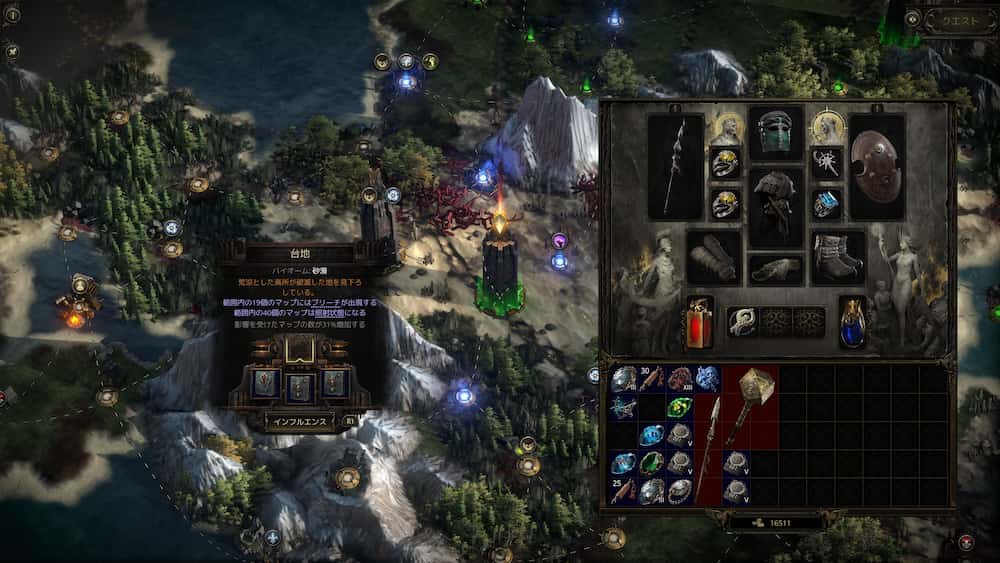The width and height of the screenshot is (1000, 563).
Task: Select the equipped round shield slot
Action: coord(877,167)
